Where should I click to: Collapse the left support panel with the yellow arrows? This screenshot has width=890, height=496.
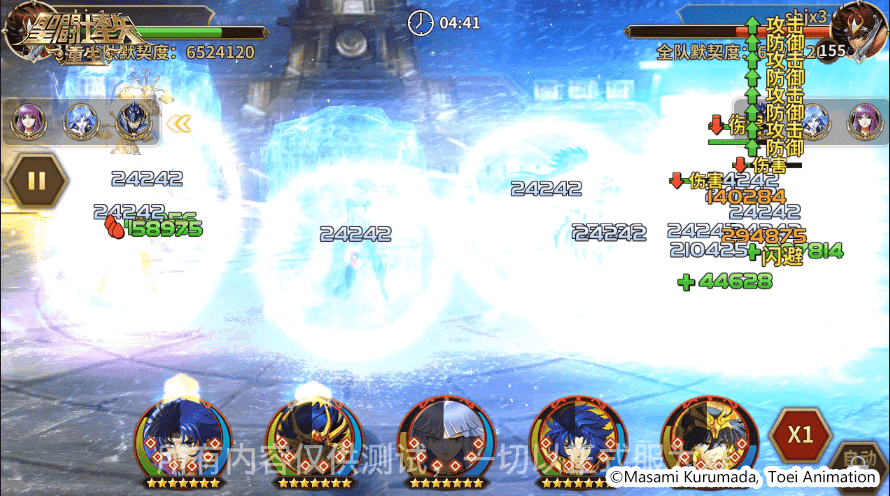click(x=179, y=124)
